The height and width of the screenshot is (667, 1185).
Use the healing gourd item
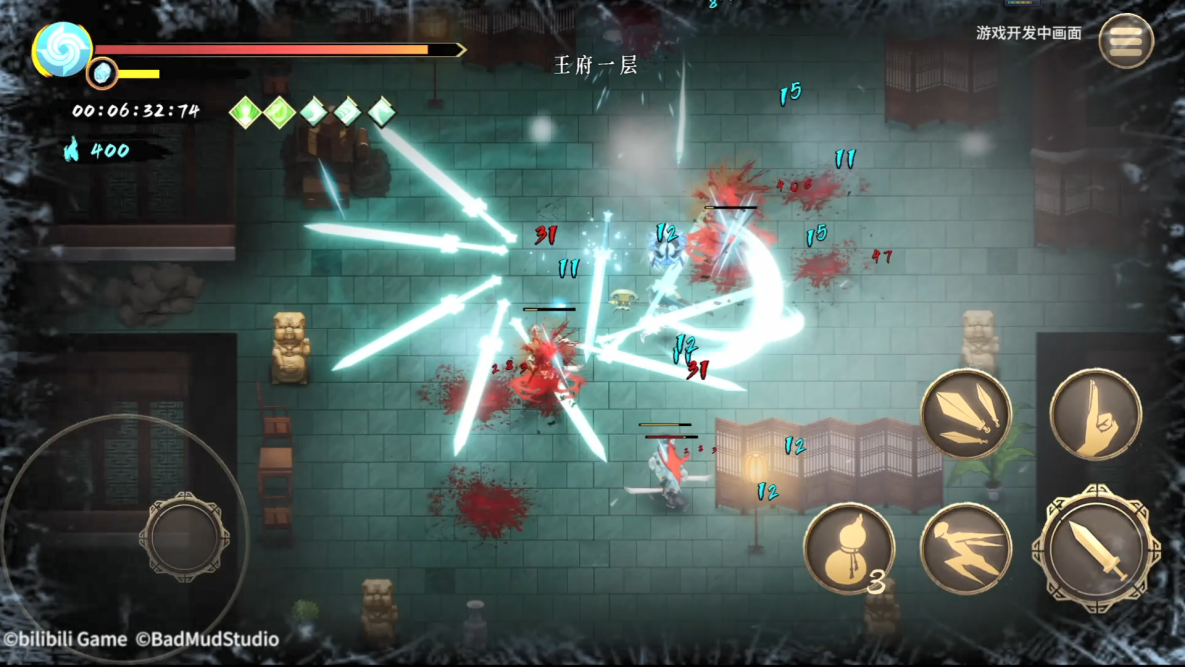pos(848,548)
